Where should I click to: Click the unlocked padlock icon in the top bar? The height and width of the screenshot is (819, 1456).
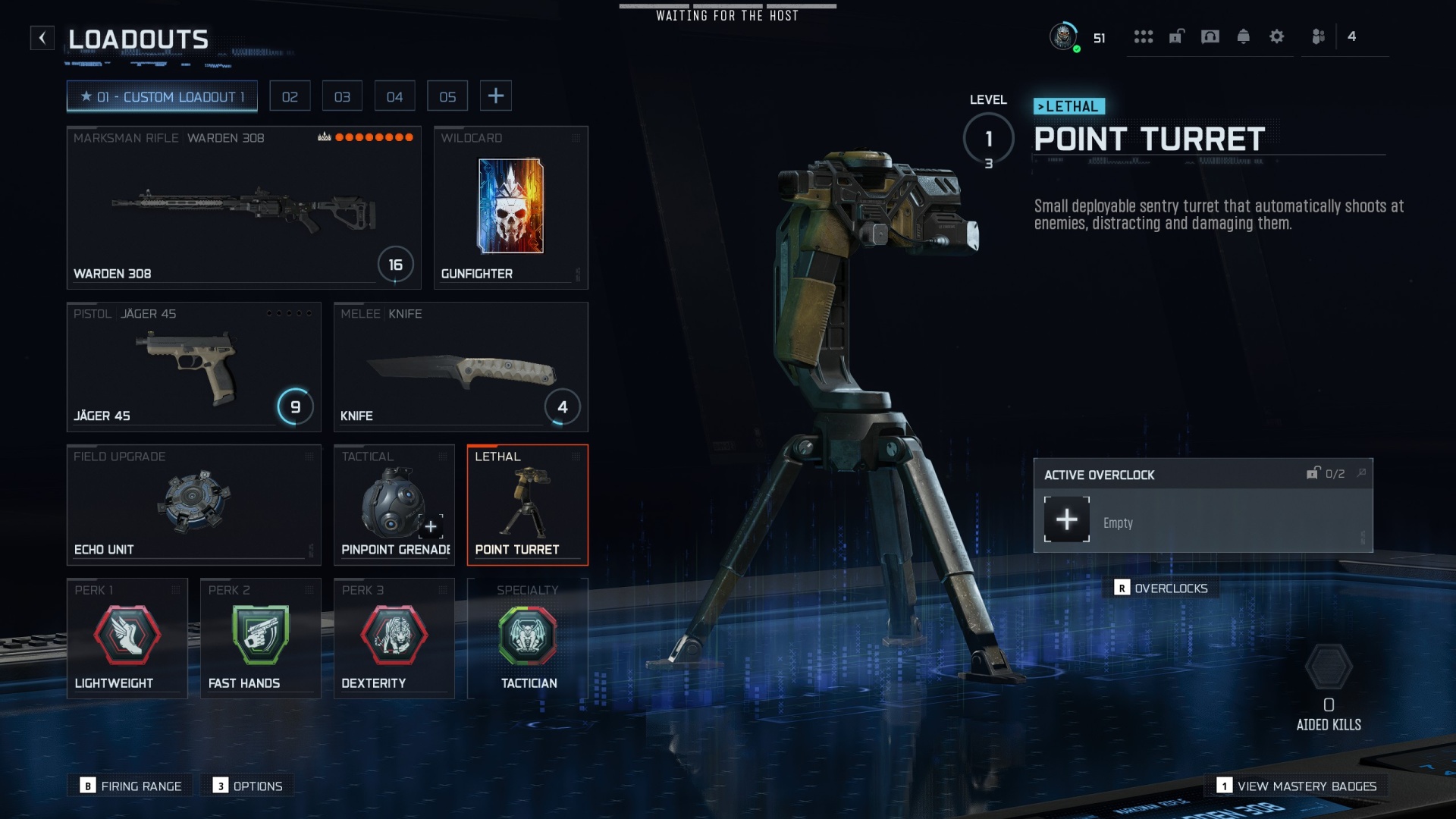pos(1176,36)
